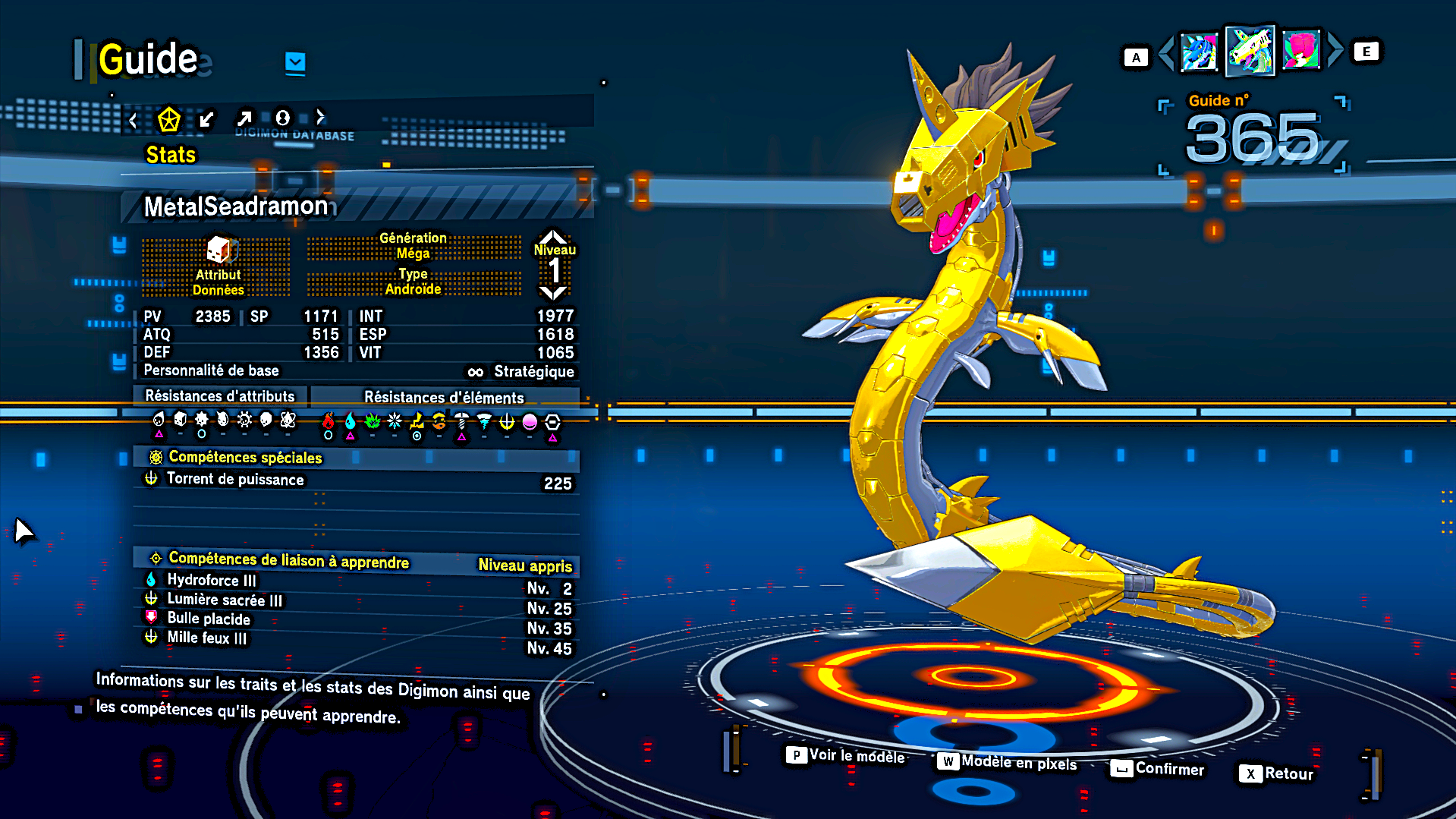Go to next Digimon with right arrow

pyautogui.click(x=1335, y=50)
